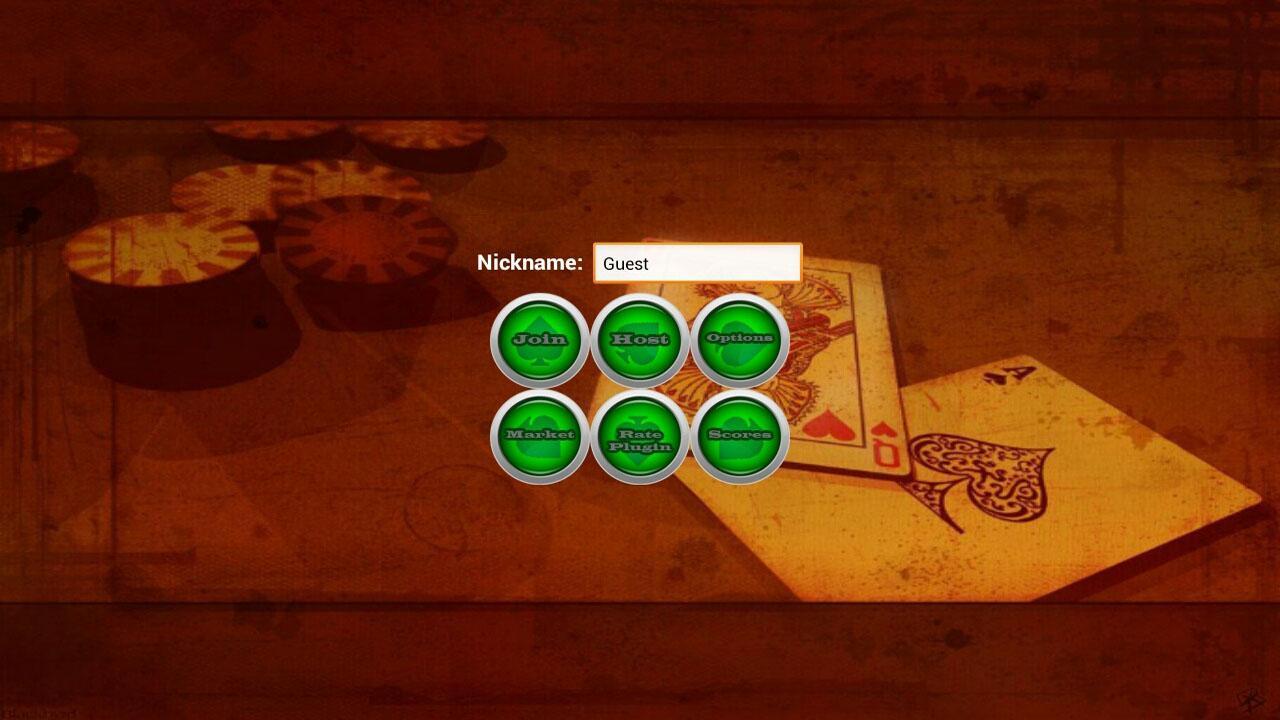Click the Nickname label
Screen dimensions: 1280x720
(x=532, y=263)
